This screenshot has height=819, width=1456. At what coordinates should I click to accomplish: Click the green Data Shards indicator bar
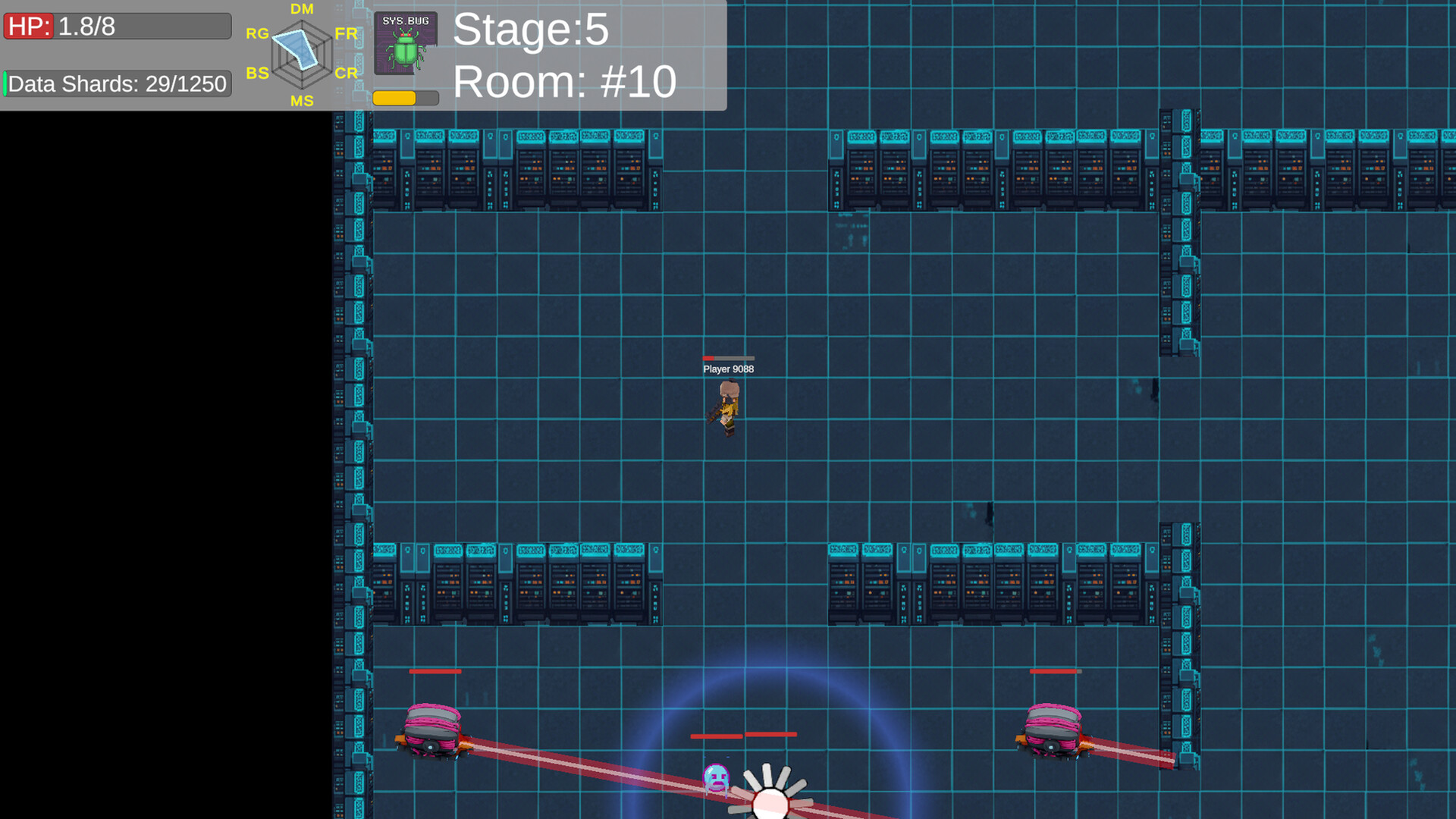[x=5, y=83]
